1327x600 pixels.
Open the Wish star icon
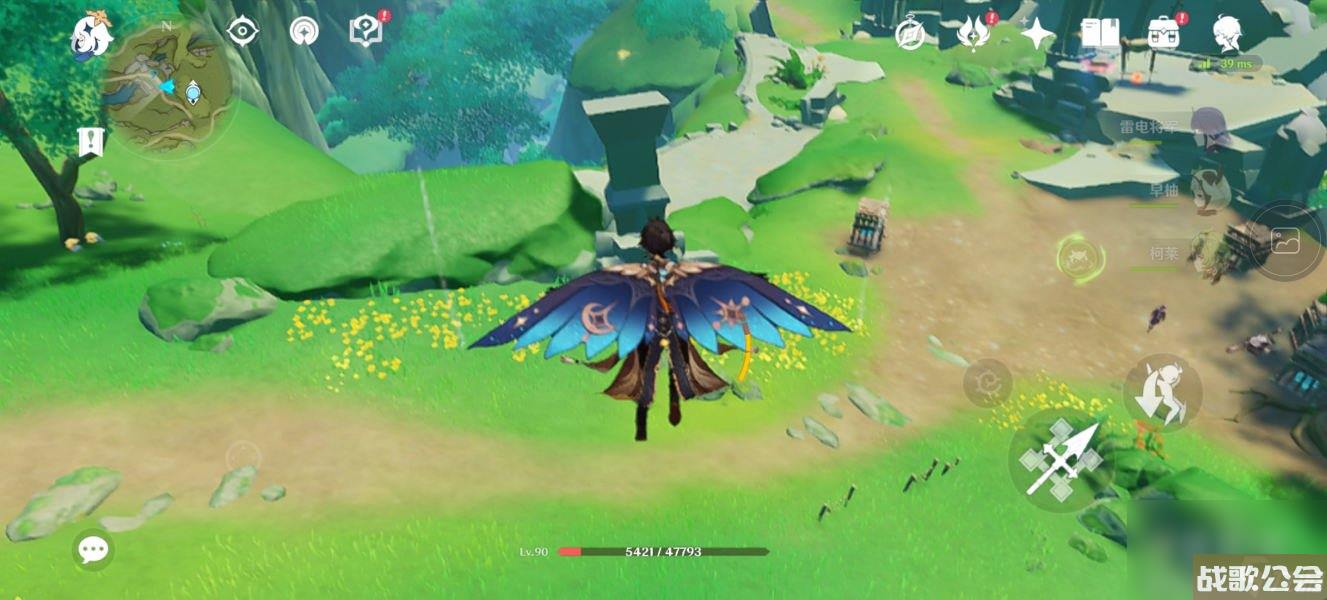(1037, 35)
